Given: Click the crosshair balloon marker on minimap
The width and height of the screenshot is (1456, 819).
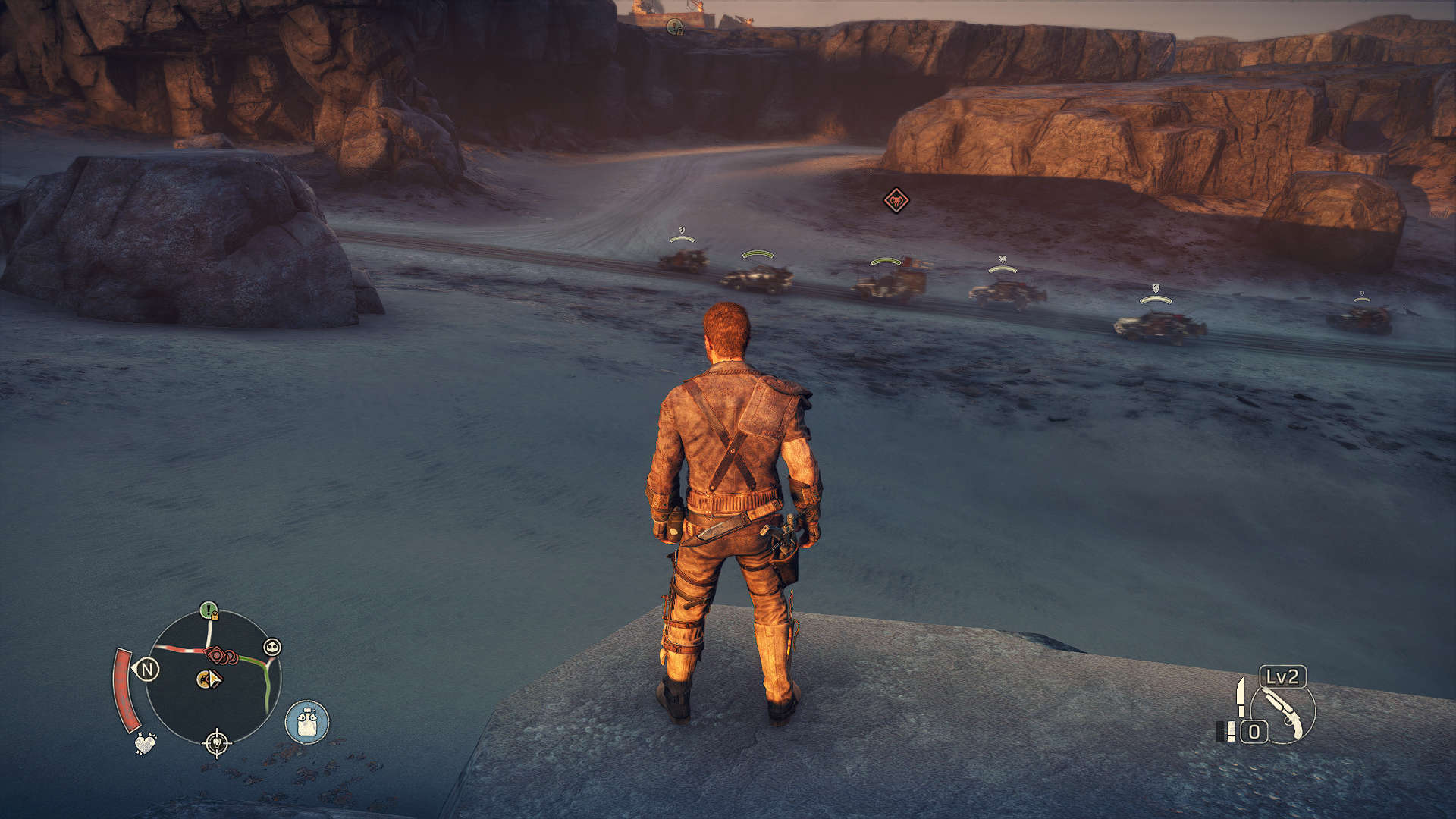Looking at the screenshot, I should click(x=217, y=742).
